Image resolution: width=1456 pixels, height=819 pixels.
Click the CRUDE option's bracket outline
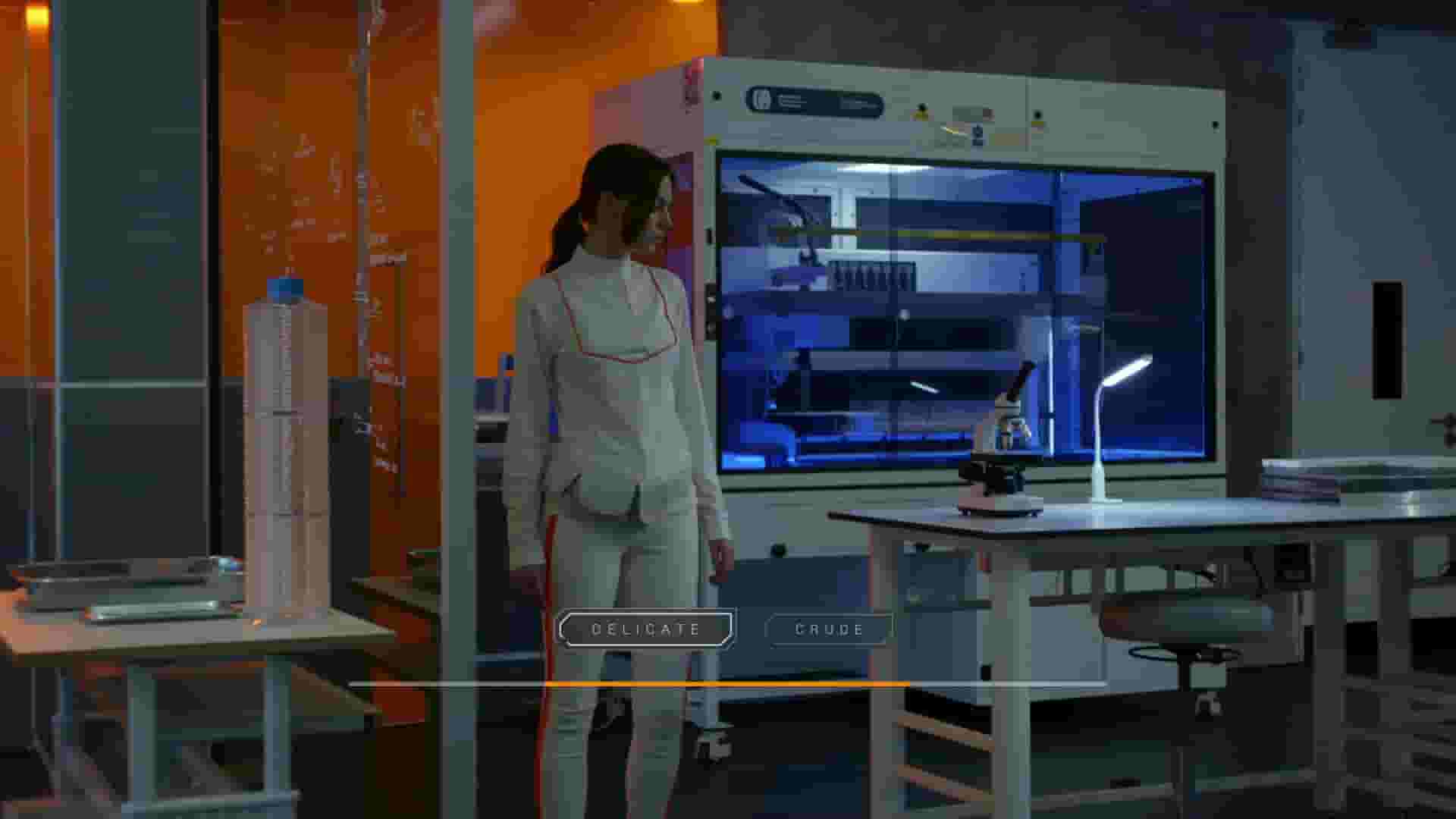pyautogui.click(x=770, y=628)
